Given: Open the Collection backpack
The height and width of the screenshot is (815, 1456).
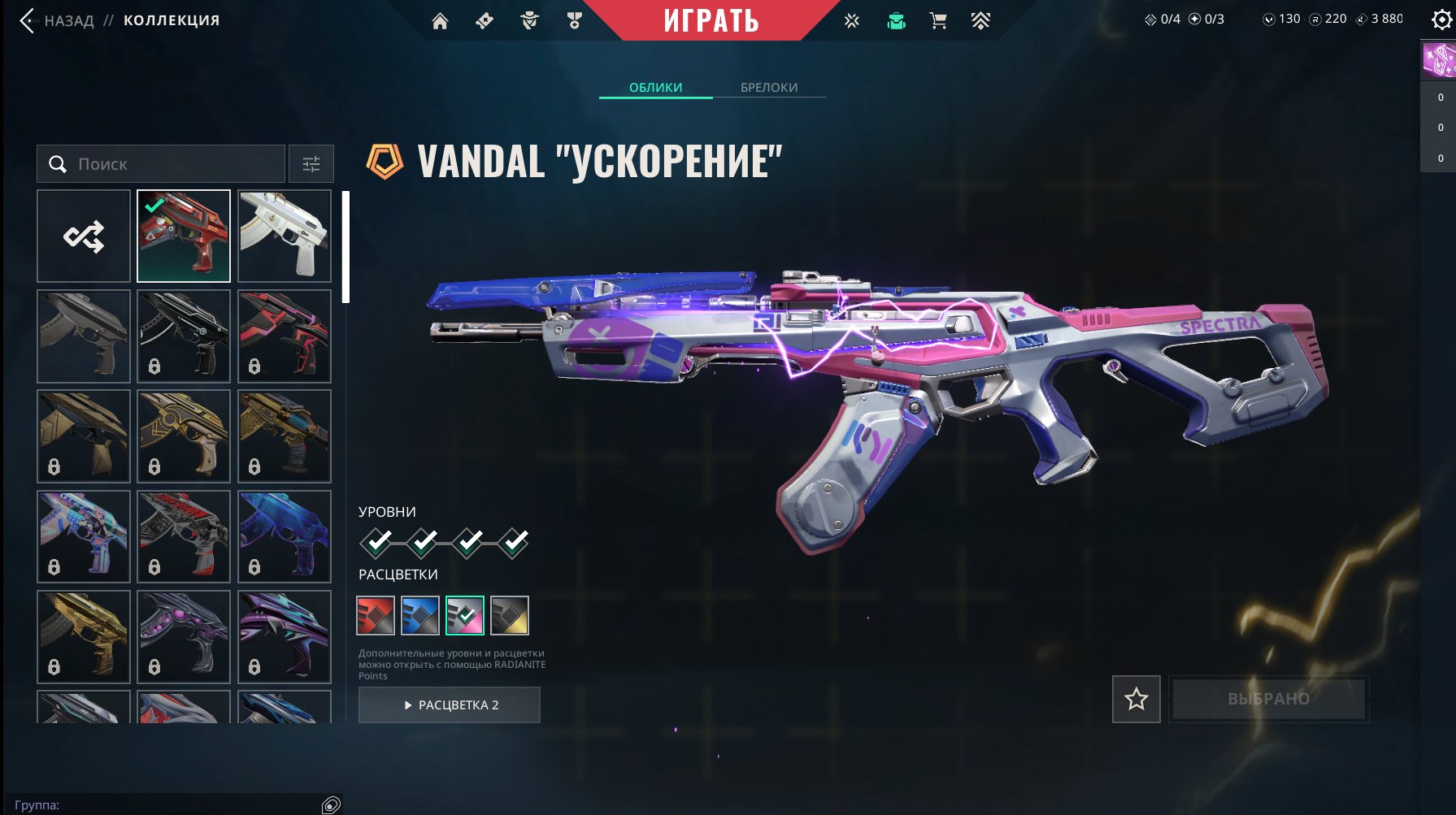Looking at the screenshot, I should pos(895,20).
